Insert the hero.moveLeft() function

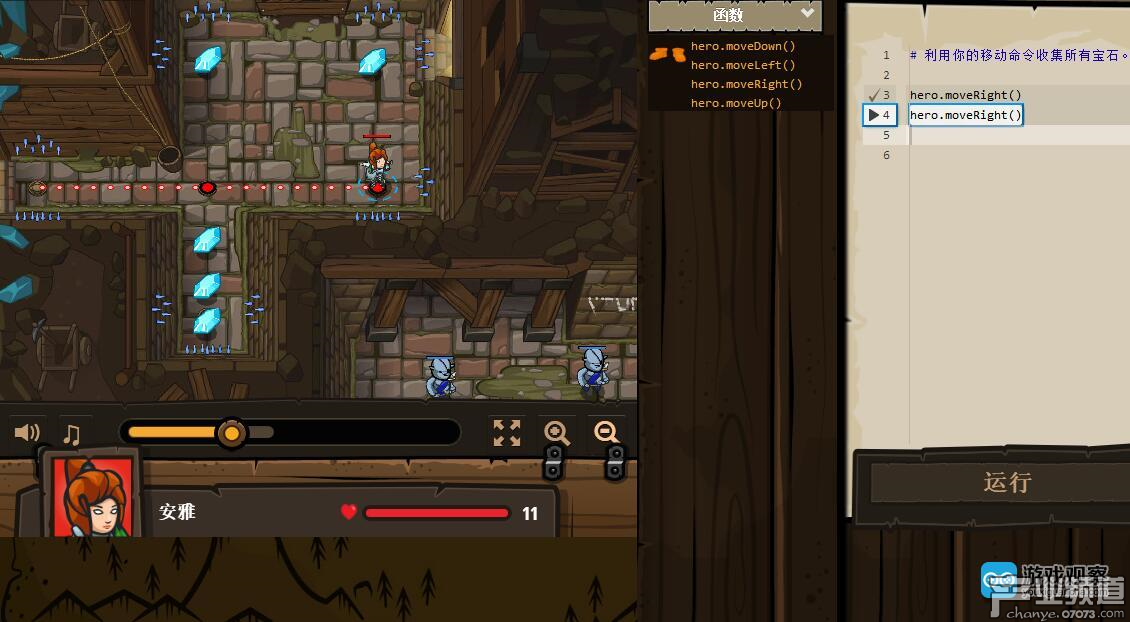(x=743, y=65)
